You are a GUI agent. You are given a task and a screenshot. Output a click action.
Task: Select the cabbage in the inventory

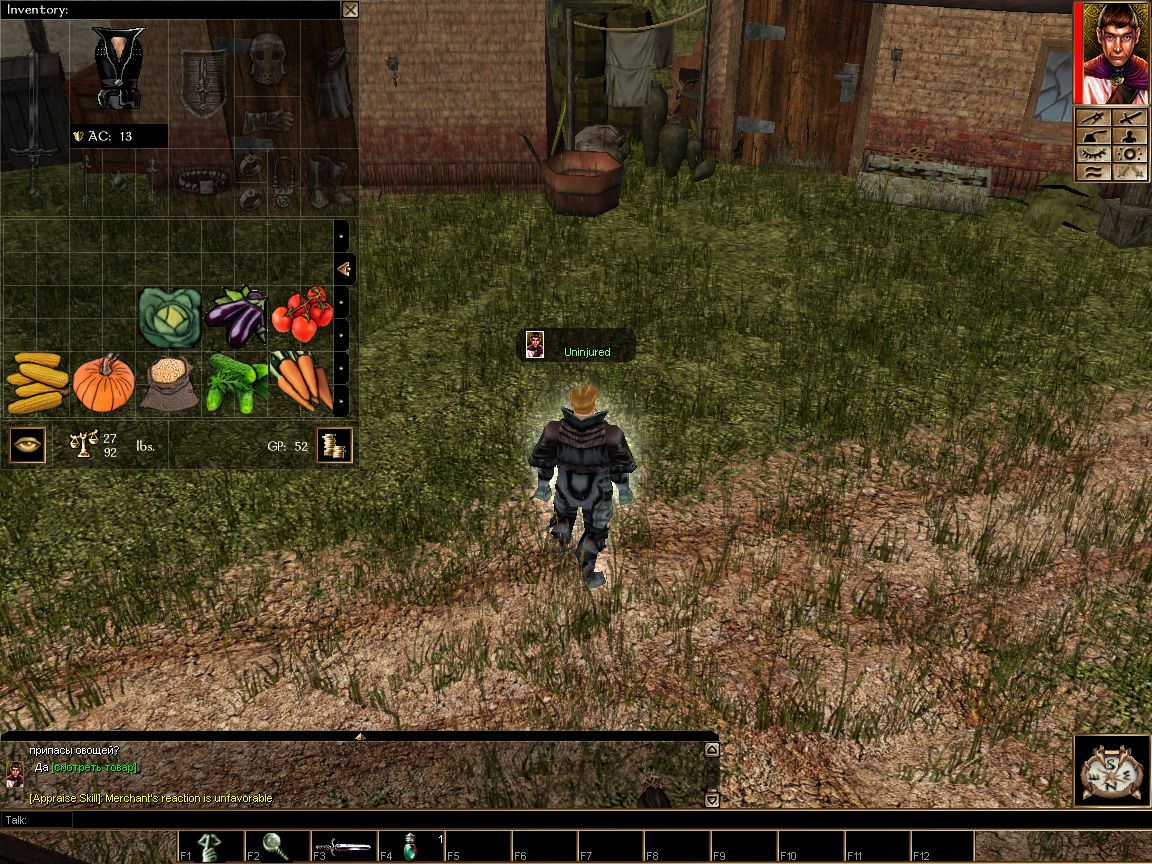click(169, 317)
